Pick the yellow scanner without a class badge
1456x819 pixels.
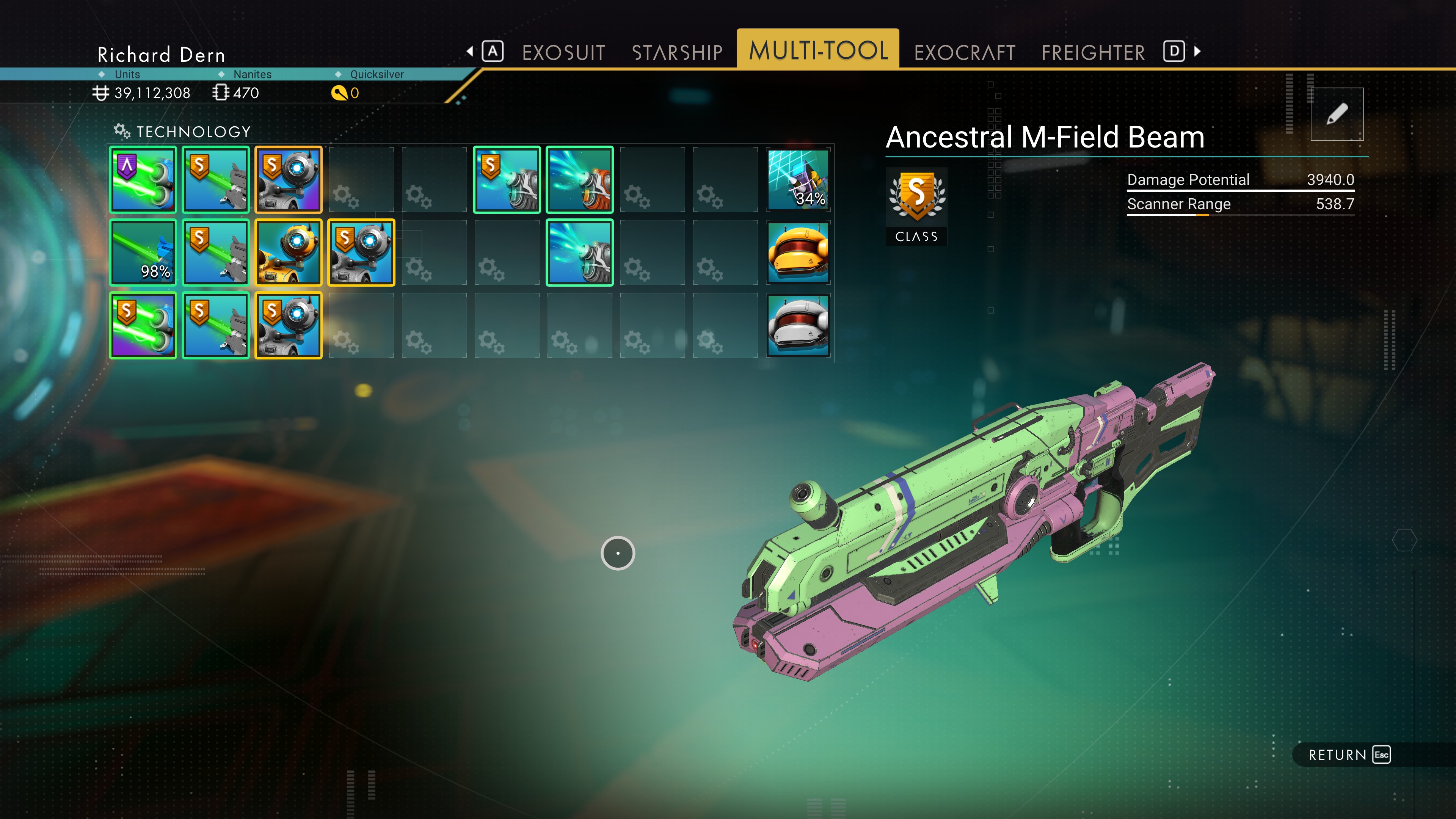coord(288,253)
